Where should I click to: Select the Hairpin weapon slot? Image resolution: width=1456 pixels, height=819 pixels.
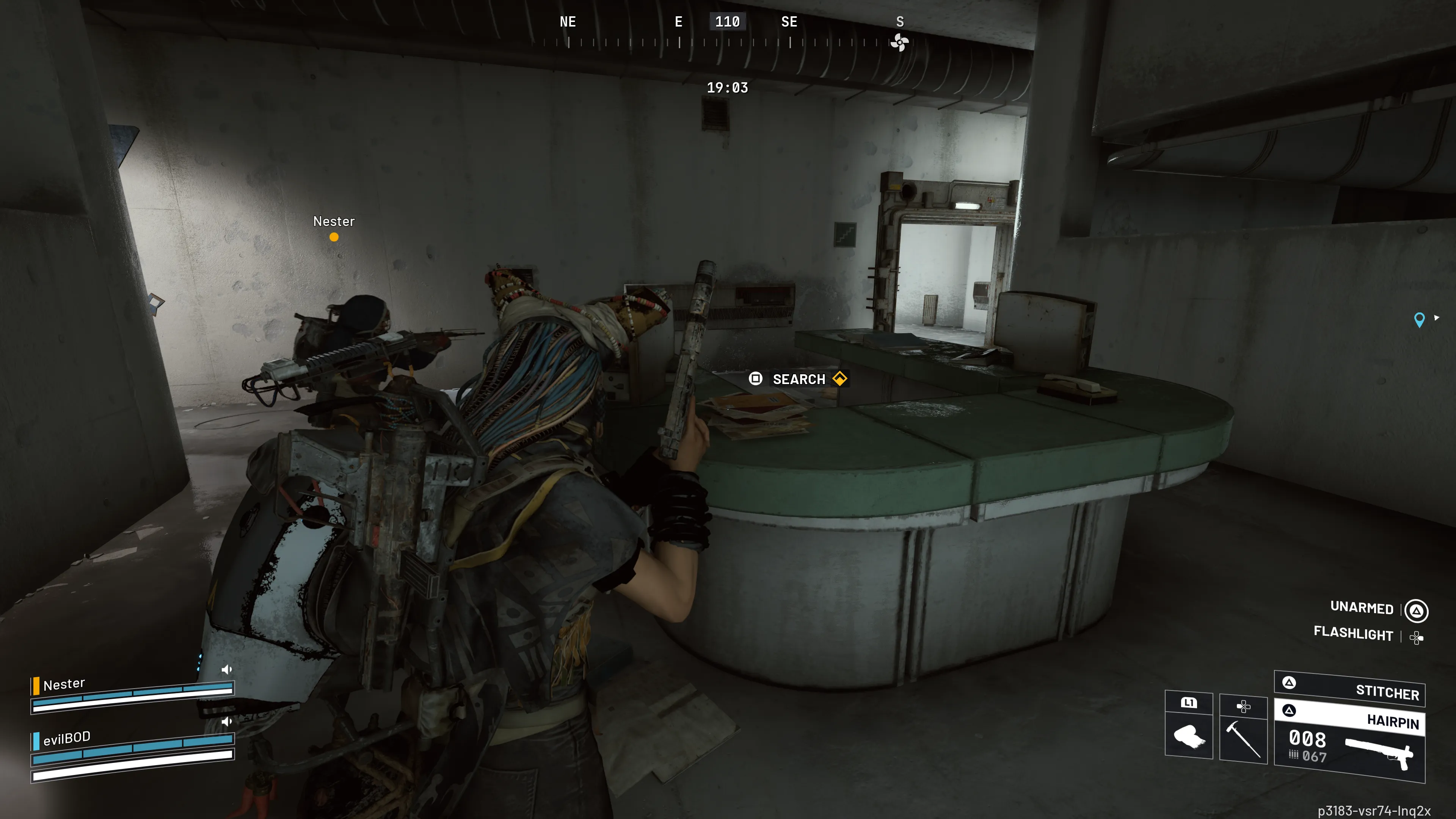click(x=1350, y=741)
